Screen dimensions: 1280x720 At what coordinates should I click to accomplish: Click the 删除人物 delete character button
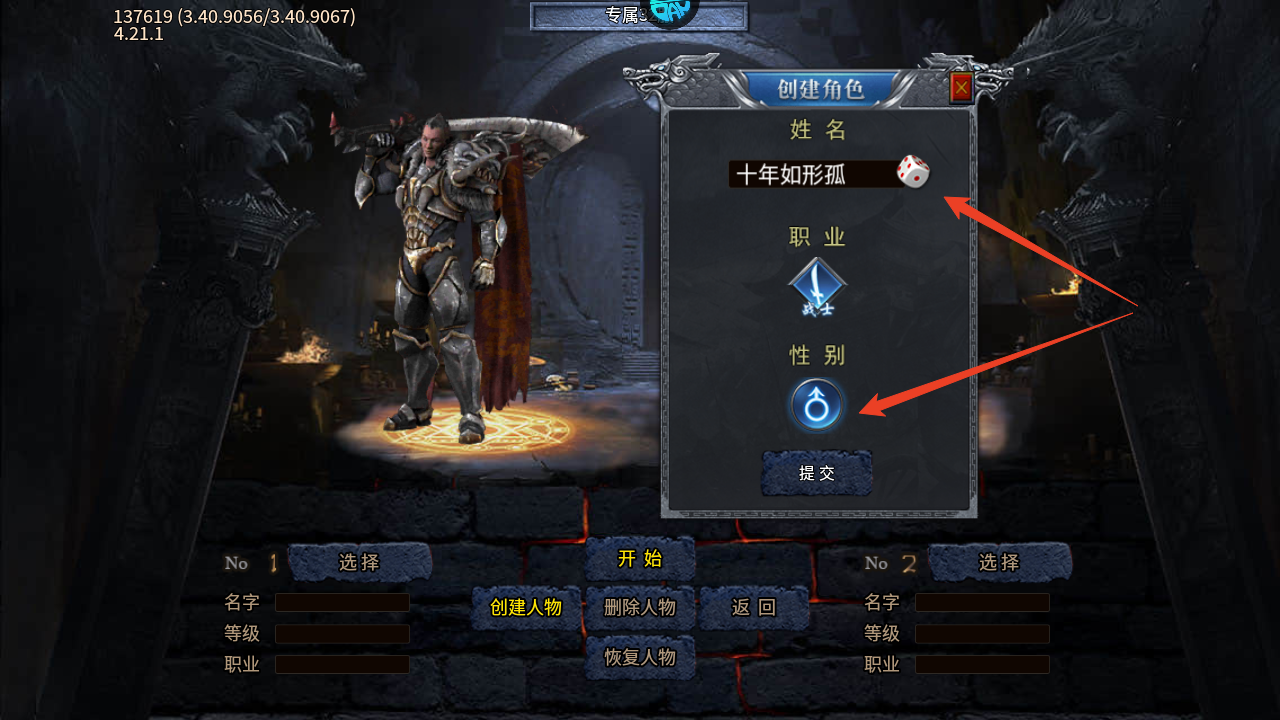click(640, 607)
